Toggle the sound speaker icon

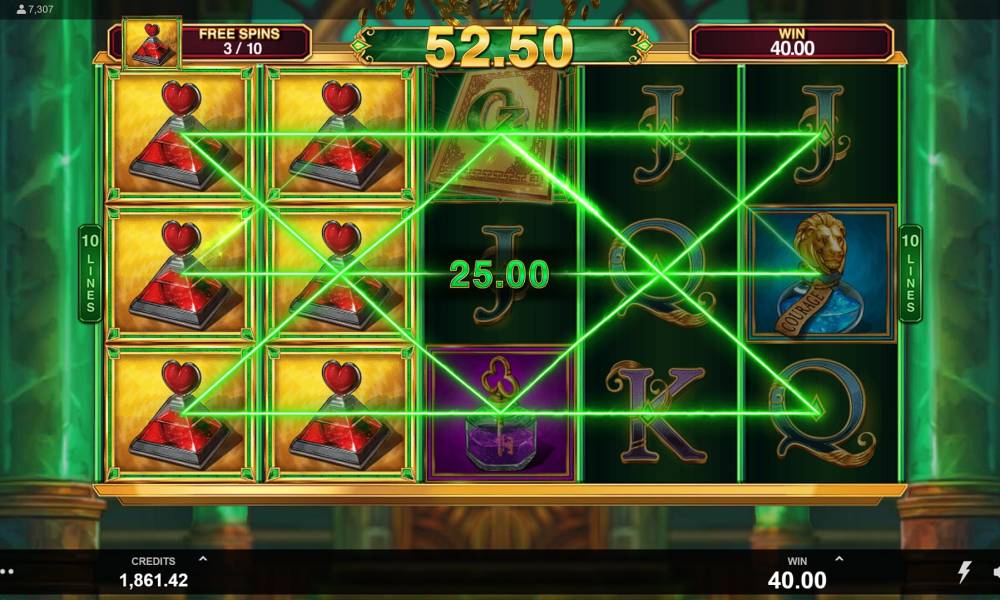996,572
